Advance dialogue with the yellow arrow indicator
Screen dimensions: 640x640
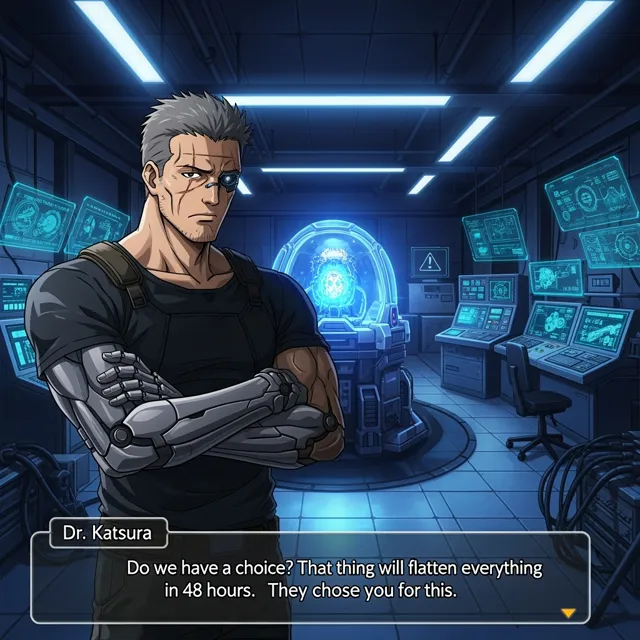(568, 612)
